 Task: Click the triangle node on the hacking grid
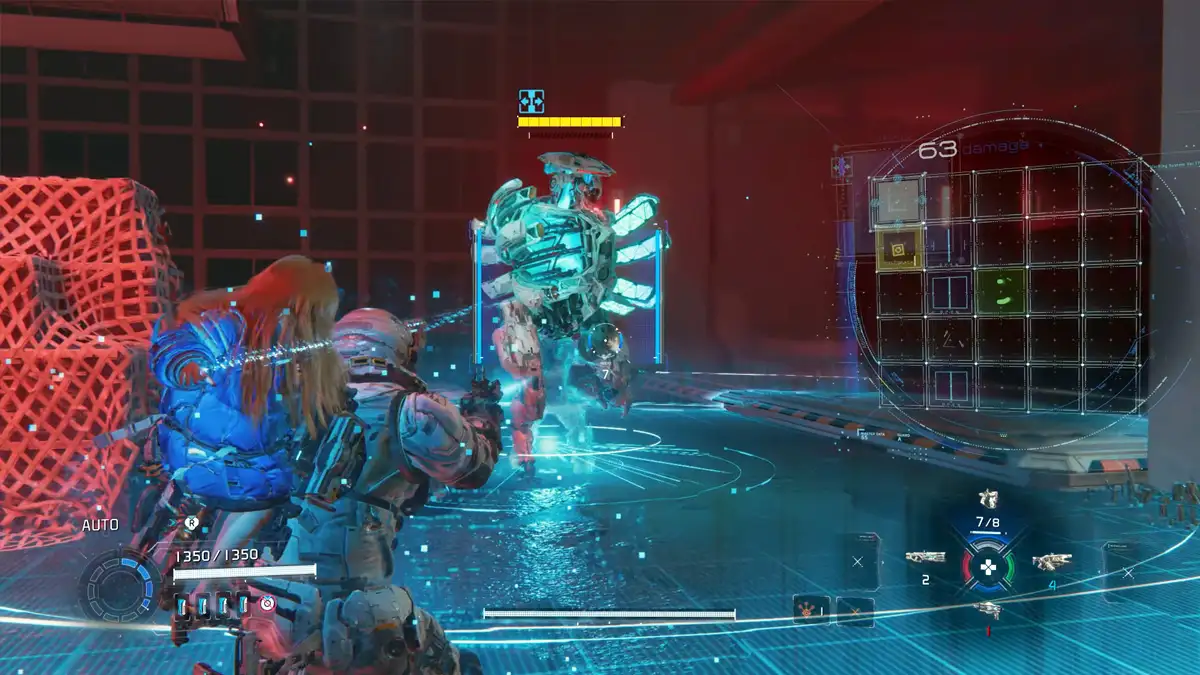tap(948, 343)
